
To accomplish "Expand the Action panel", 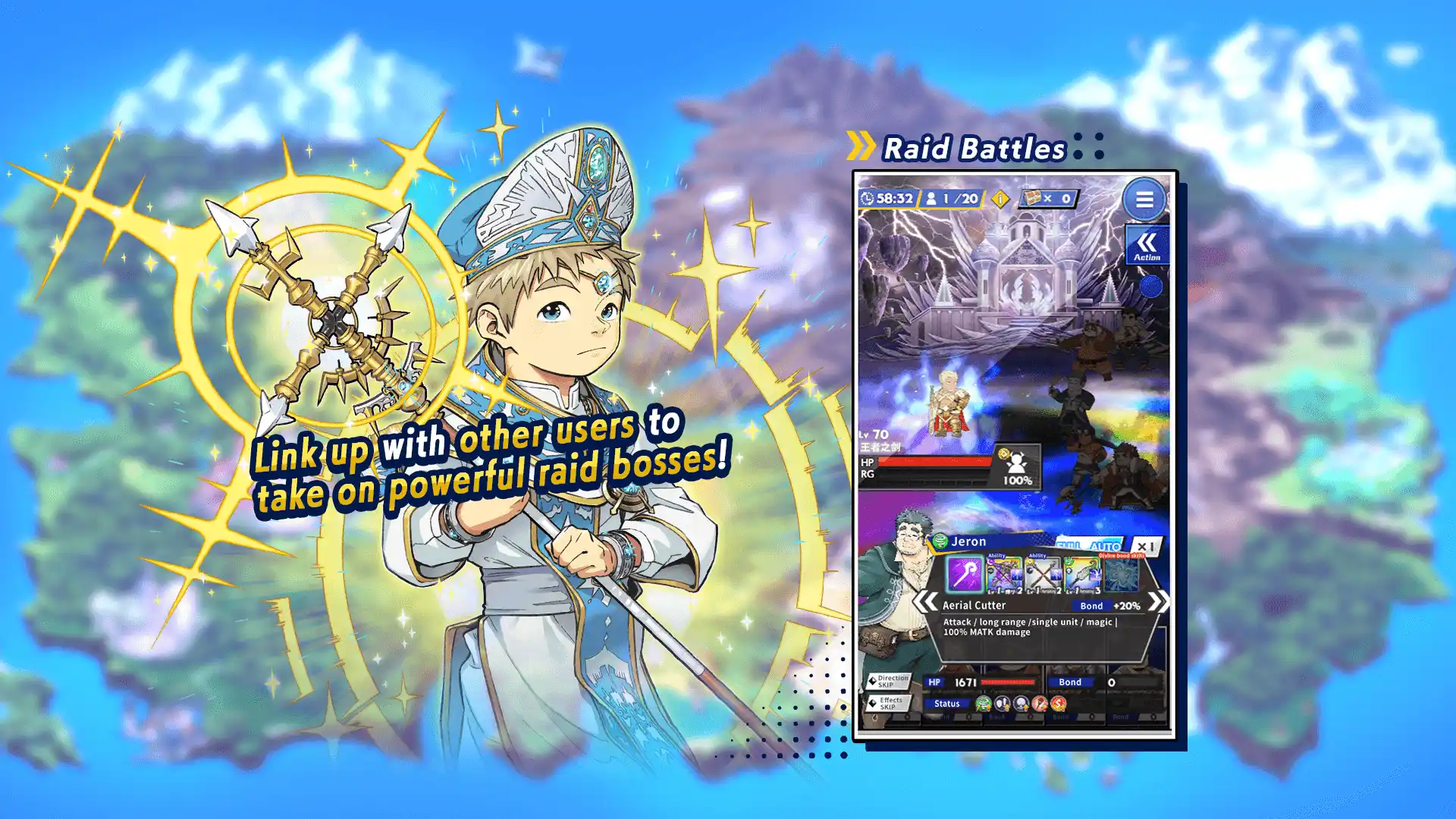I will coord(1147,245).
